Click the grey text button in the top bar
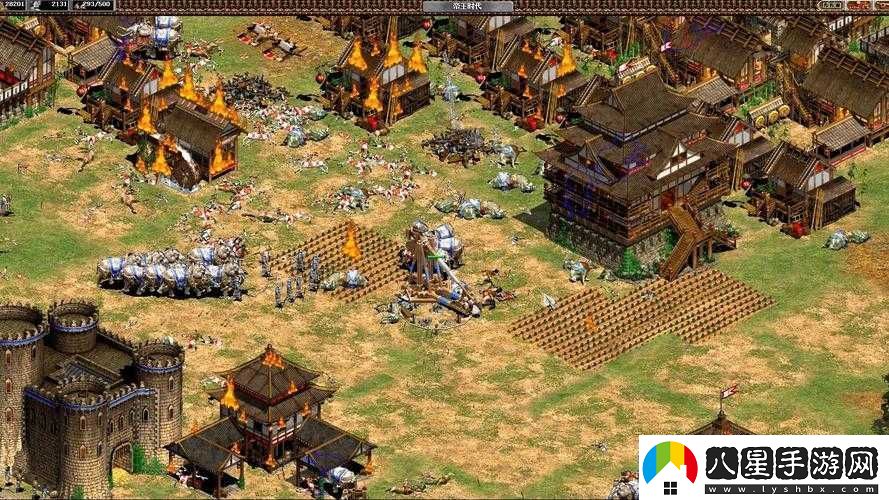 click(830, 5)
